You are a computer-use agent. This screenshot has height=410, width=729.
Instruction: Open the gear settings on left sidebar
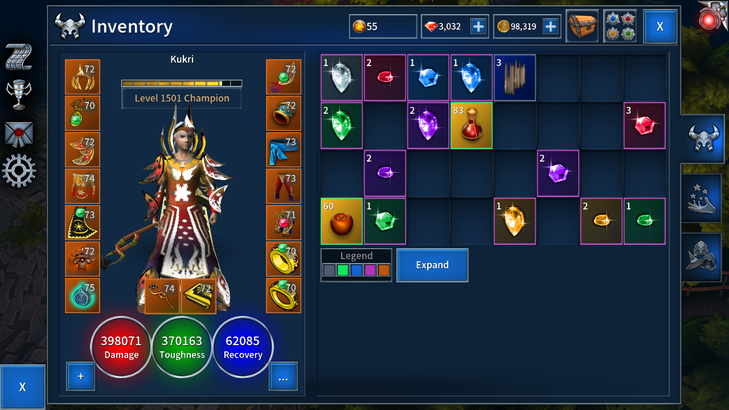19,171
